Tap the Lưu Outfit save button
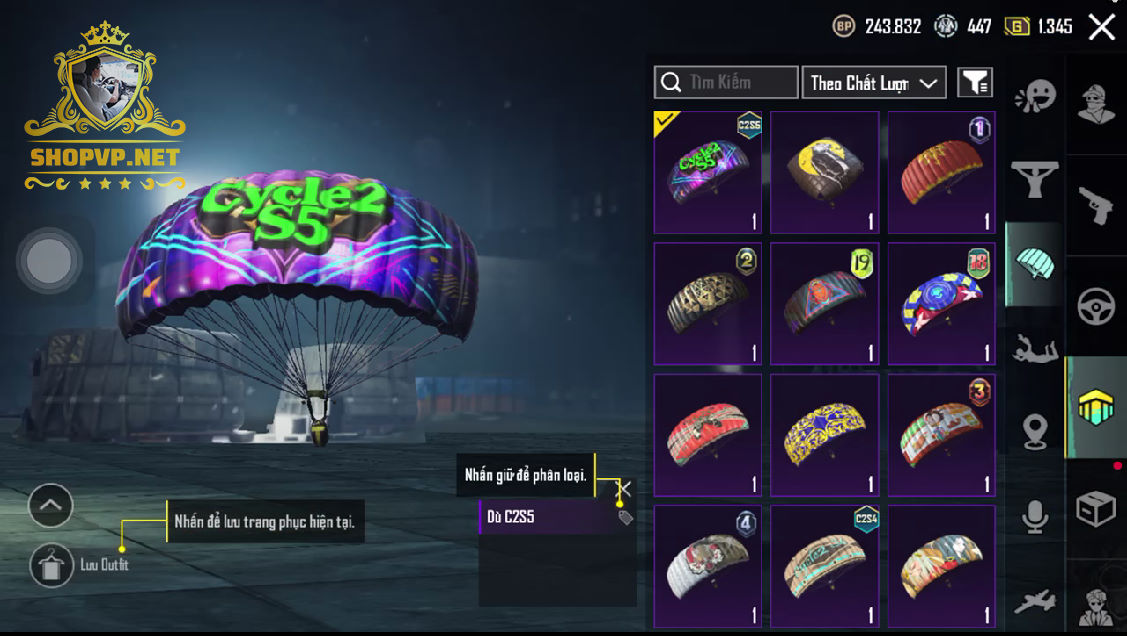 (52, 565)
